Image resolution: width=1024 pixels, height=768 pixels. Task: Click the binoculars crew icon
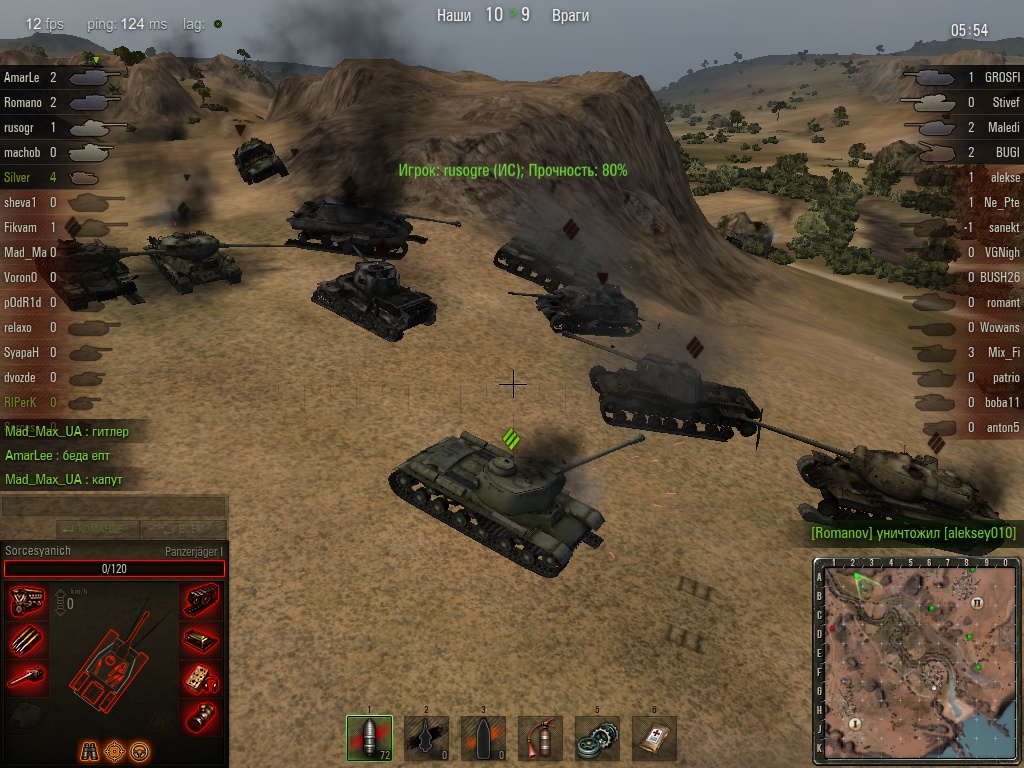tap(88, 748)
